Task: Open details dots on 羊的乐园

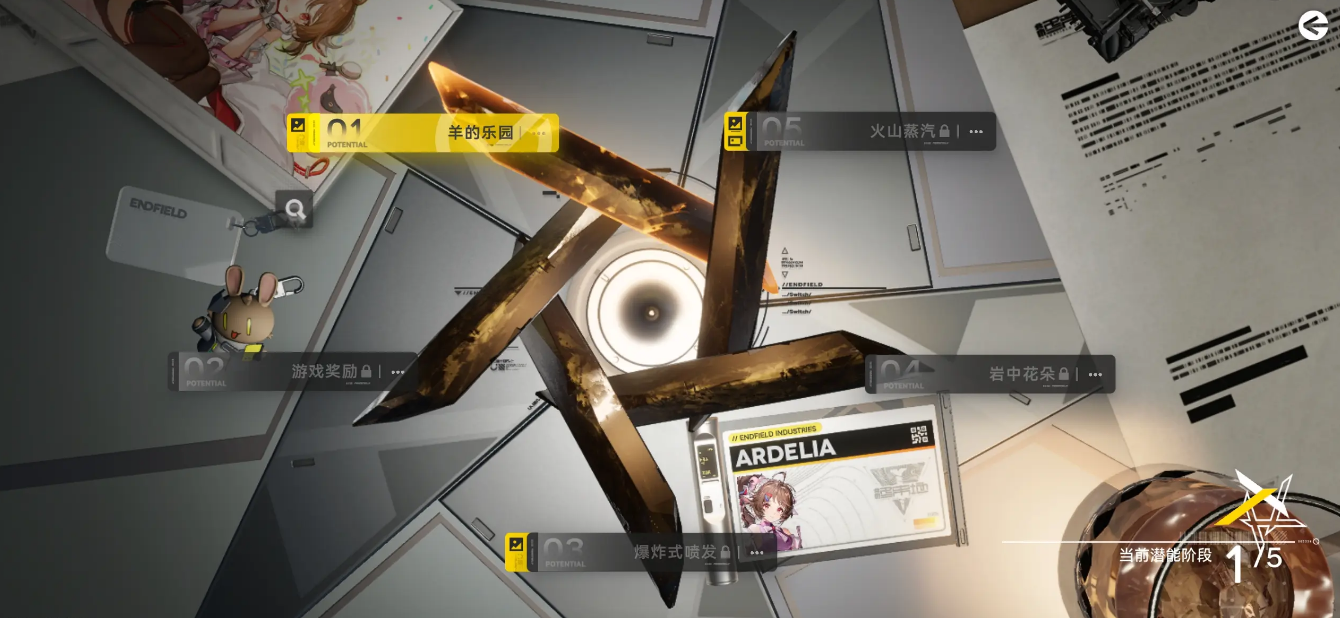Action: tap(540, 133)
